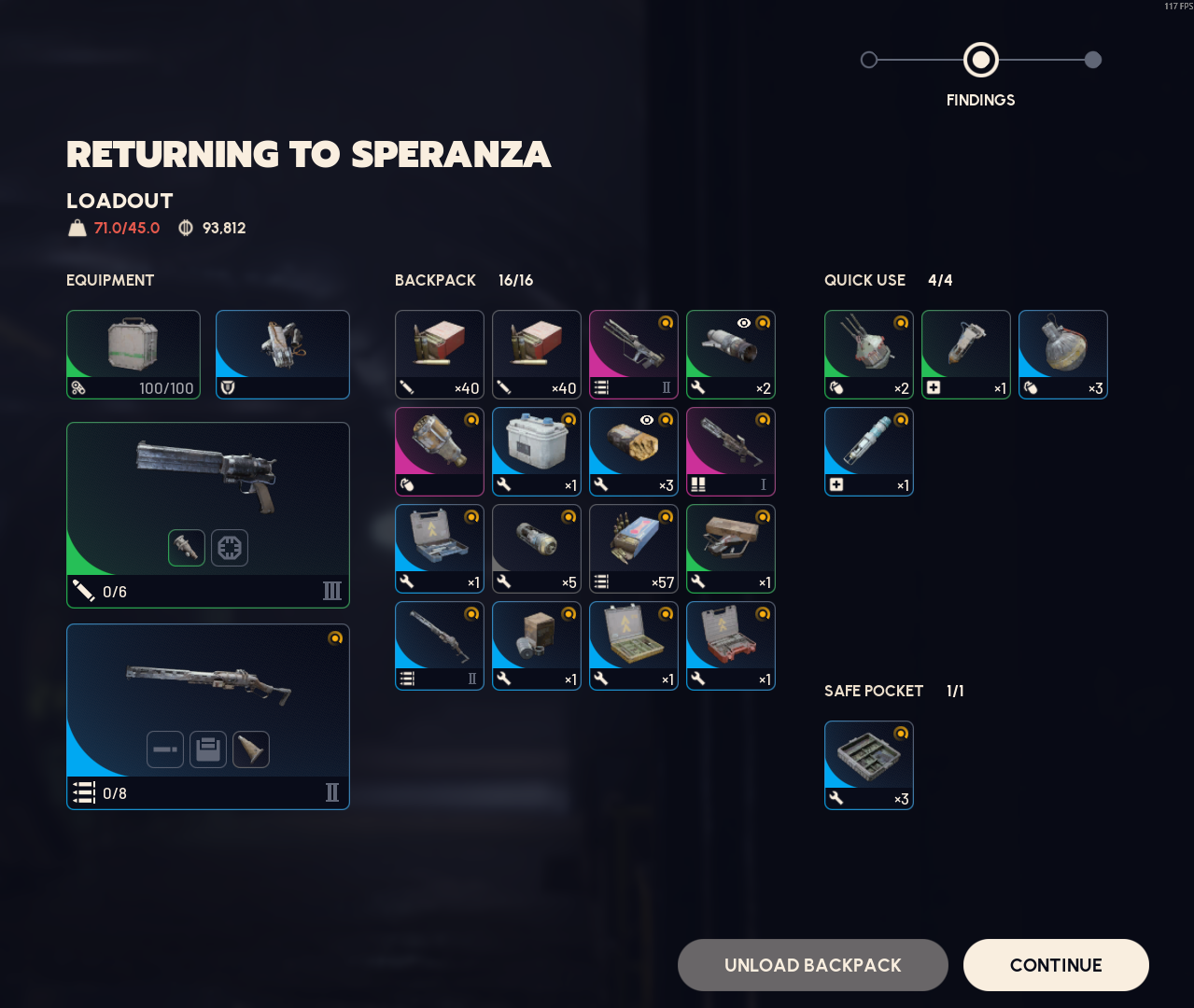Viewport: 1194px width, 1008px height.
Task: Select the spiked mine quick-use stack
Action: [869, 355]
